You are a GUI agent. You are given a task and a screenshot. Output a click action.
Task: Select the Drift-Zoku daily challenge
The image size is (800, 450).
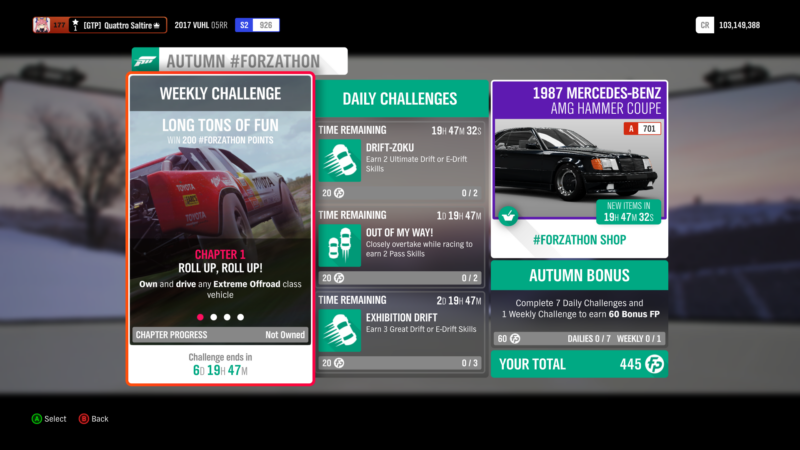point(400,160)
